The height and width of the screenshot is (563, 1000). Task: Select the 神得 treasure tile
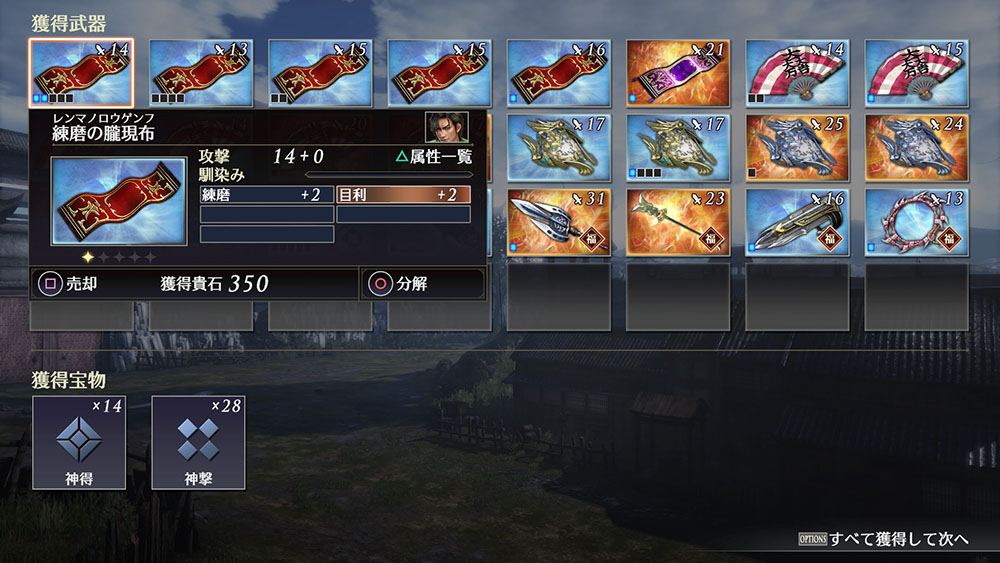pyautogui.click(x=79, y=442)
